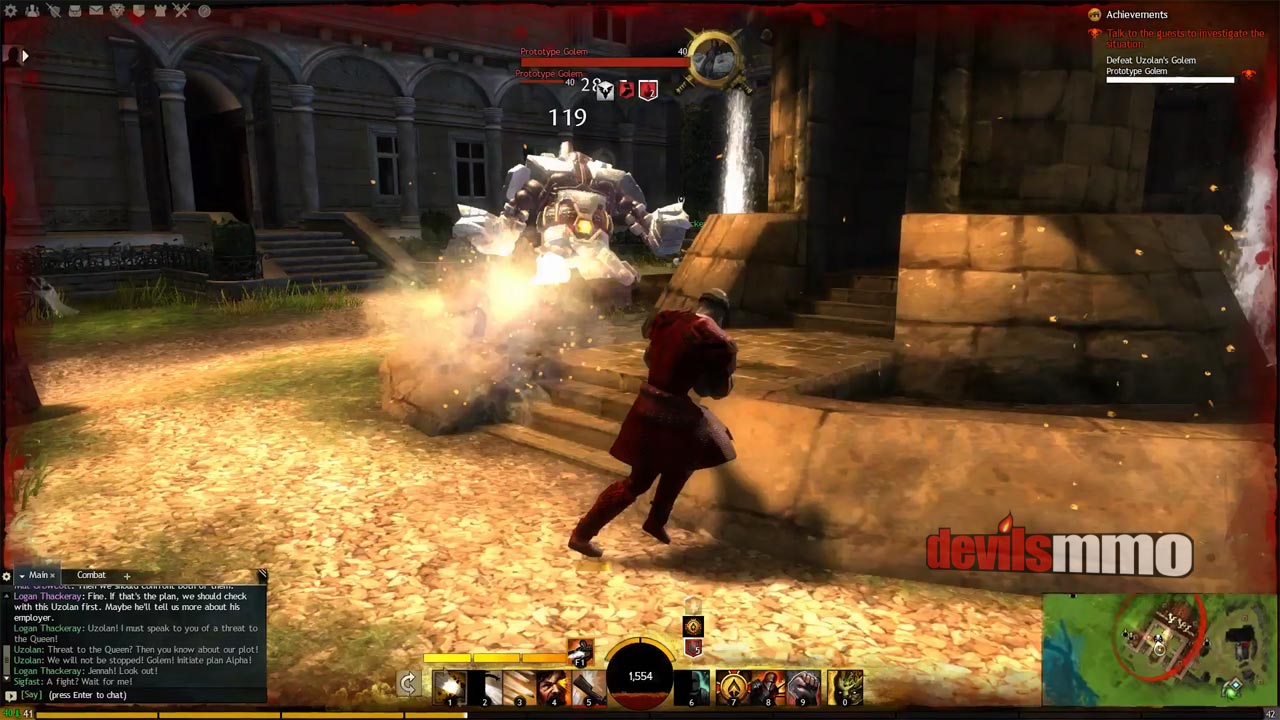Swap weapons with the arrow button
This screenshot has height=720, width=1280.
408,684
